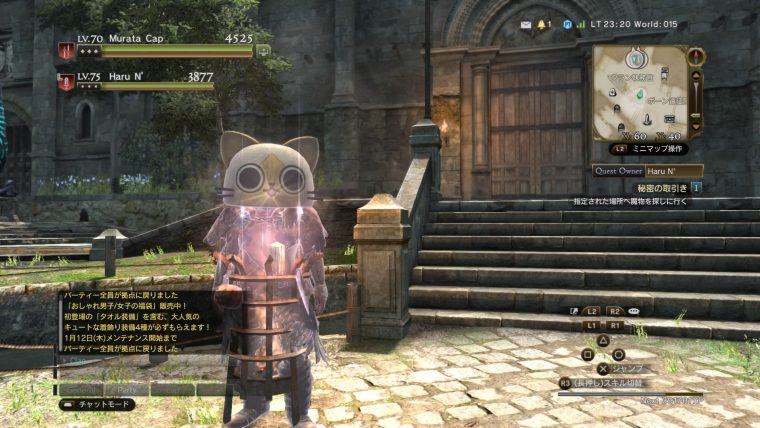Select Haru N' party member entry
The width and height of the screenshot is (760, 428).
(140, 81)
